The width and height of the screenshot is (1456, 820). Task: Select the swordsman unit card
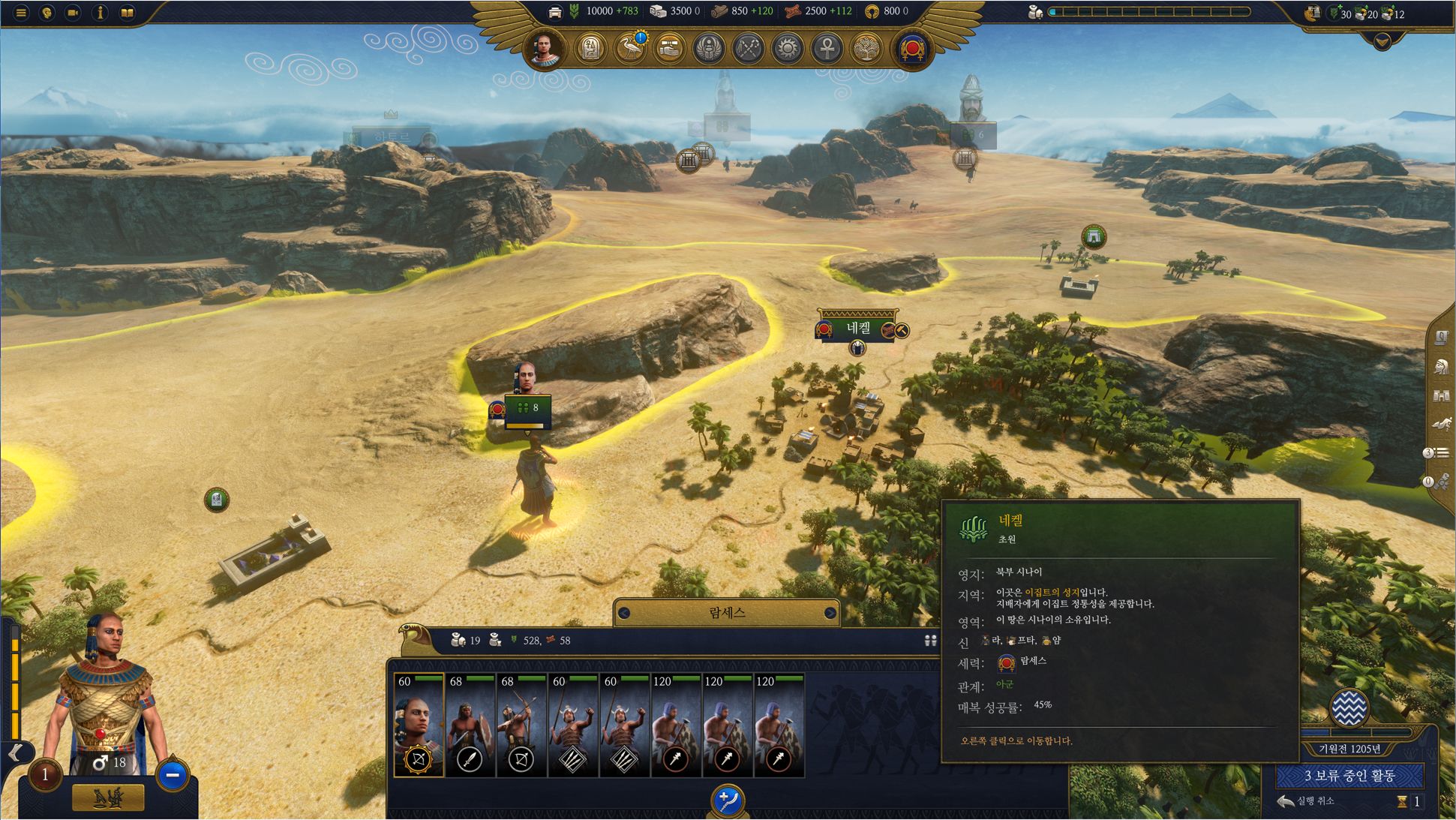click(470, 724)
